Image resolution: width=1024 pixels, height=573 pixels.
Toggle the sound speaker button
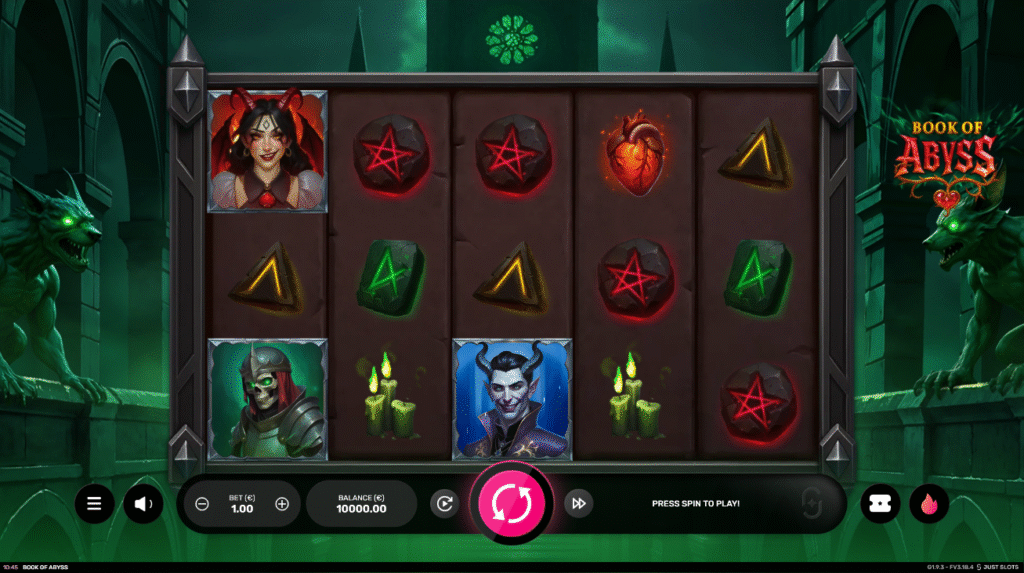click(143, 503)
